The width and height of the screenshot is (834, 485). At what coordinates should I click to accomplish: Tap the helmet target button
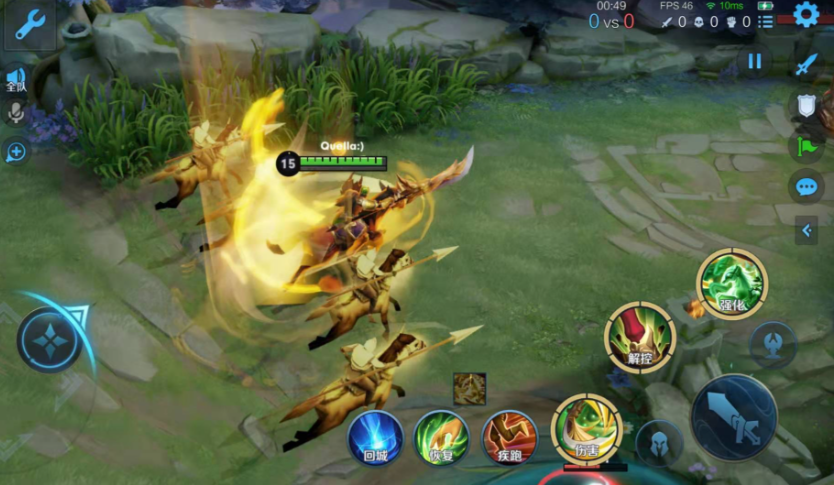(660, 442)
